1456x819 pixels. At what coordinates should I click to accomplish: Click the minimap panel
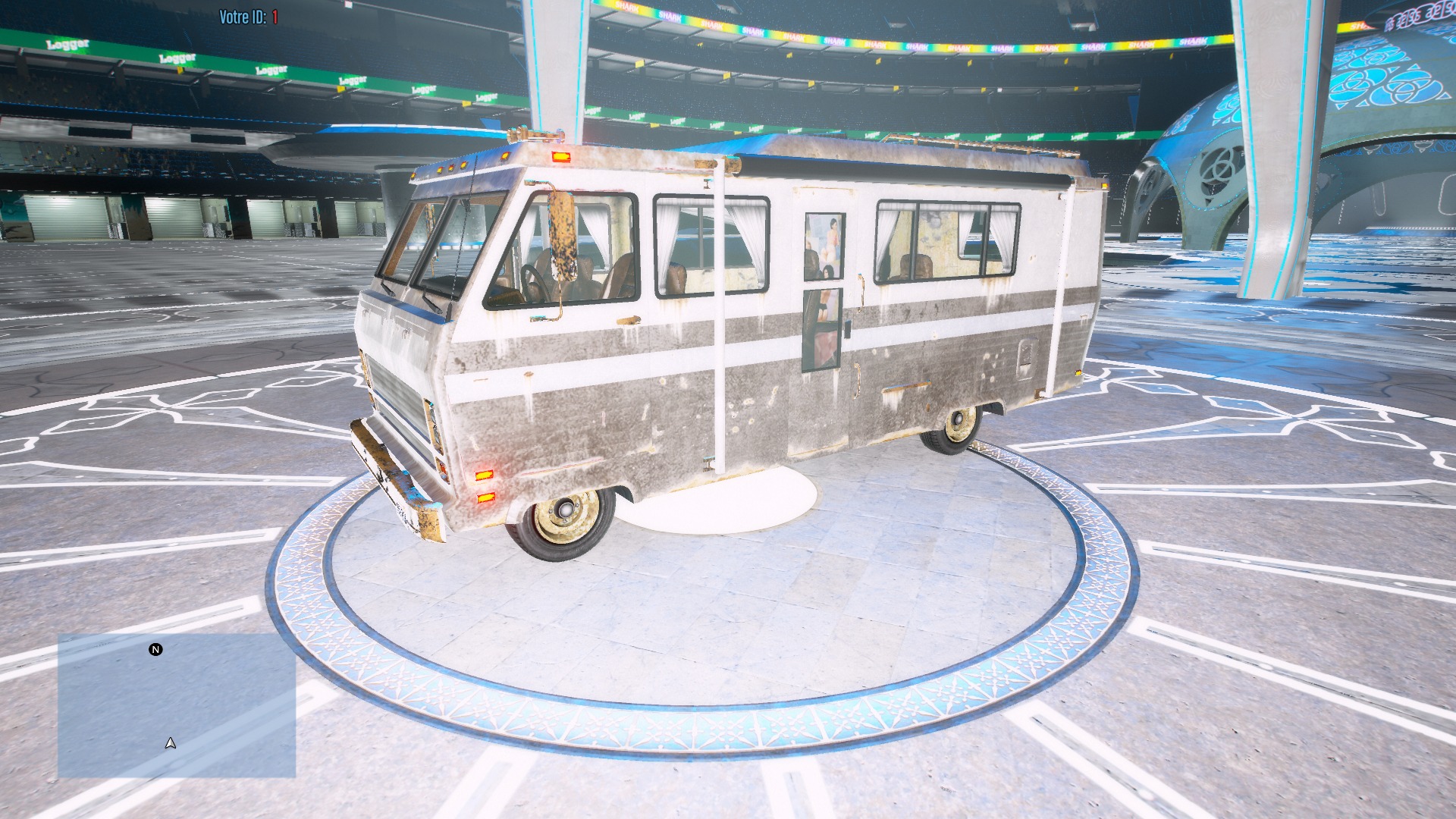[x=177, y=706]
